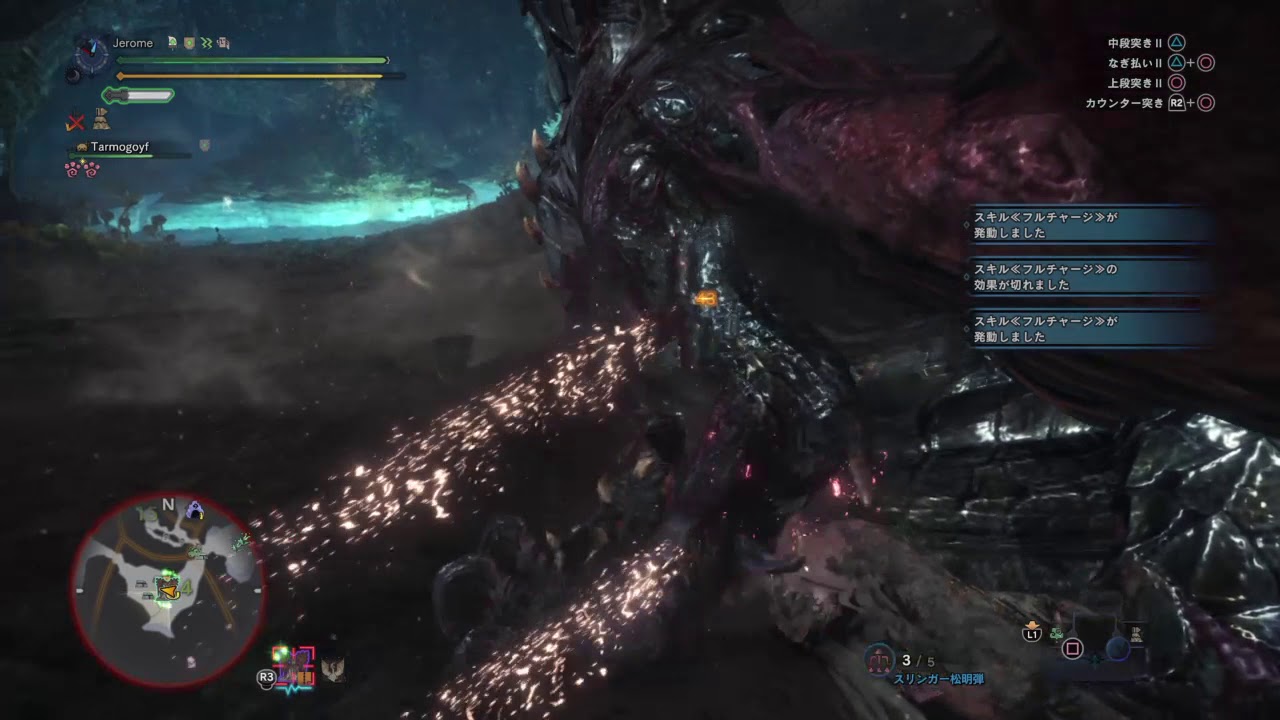Select the Palico name Tarmogoyf
The width and height of the screenshot is (1280, 720).
pos(119,147)
